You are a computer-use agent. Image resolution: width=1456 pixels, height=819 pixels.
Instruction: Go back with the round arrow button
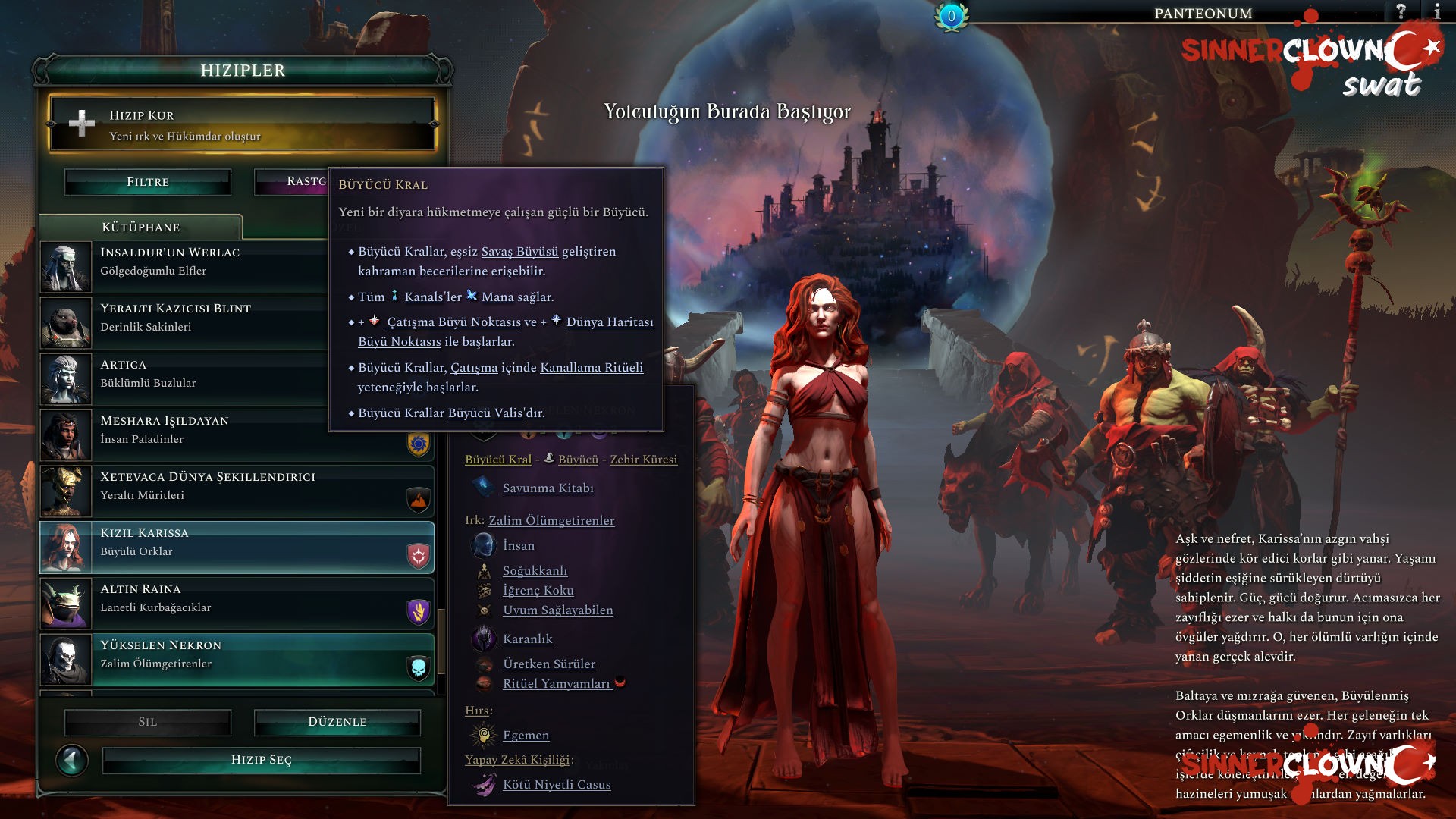72,760
